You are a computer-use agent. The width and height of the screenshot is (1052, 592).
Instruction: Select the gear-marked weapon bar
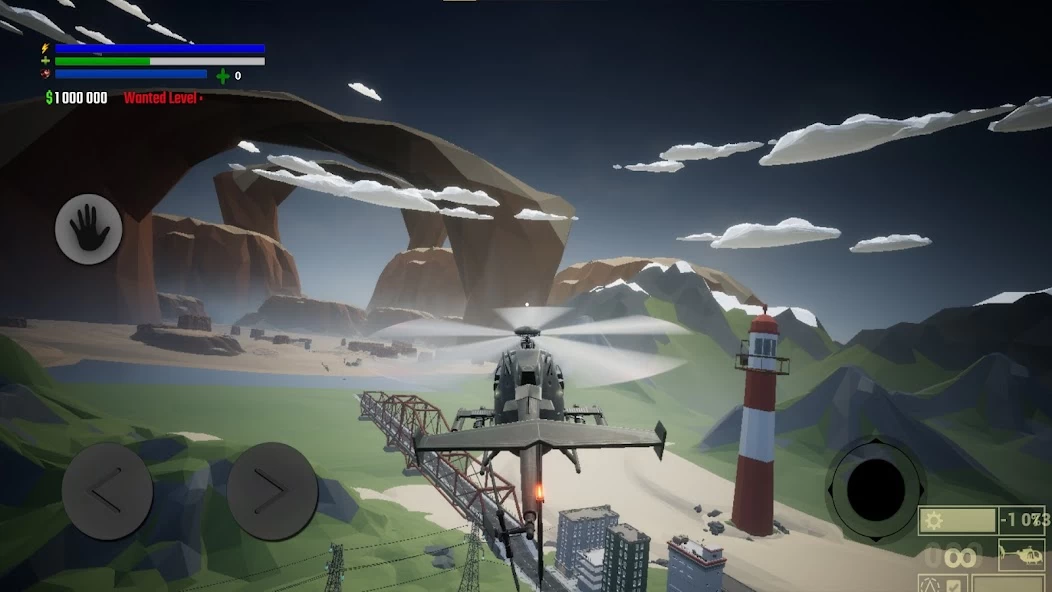[x=958, y=521]
